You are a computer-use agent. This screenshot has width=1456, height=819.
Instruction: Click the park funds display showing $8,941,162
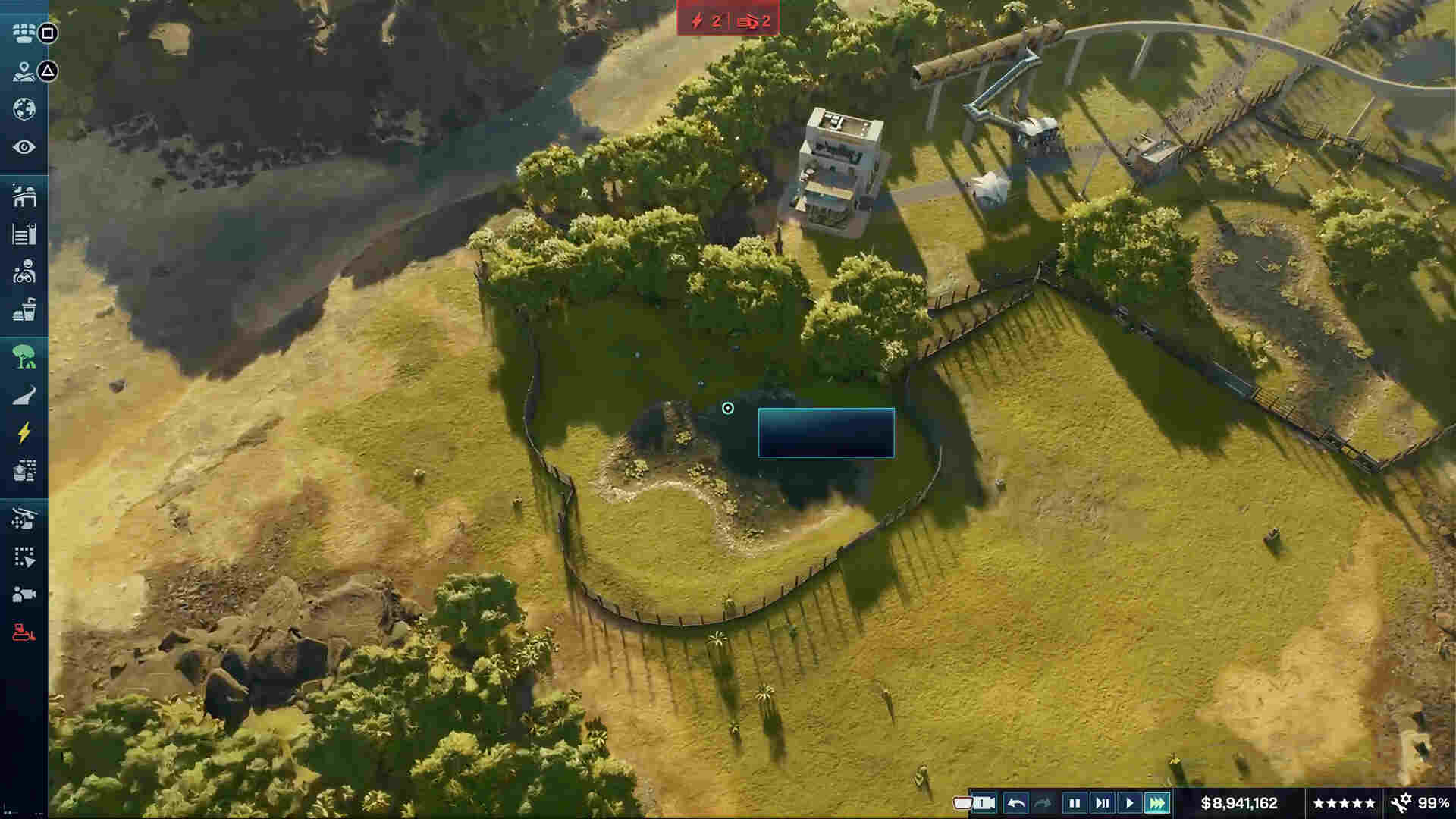(x=1238, y=802)
